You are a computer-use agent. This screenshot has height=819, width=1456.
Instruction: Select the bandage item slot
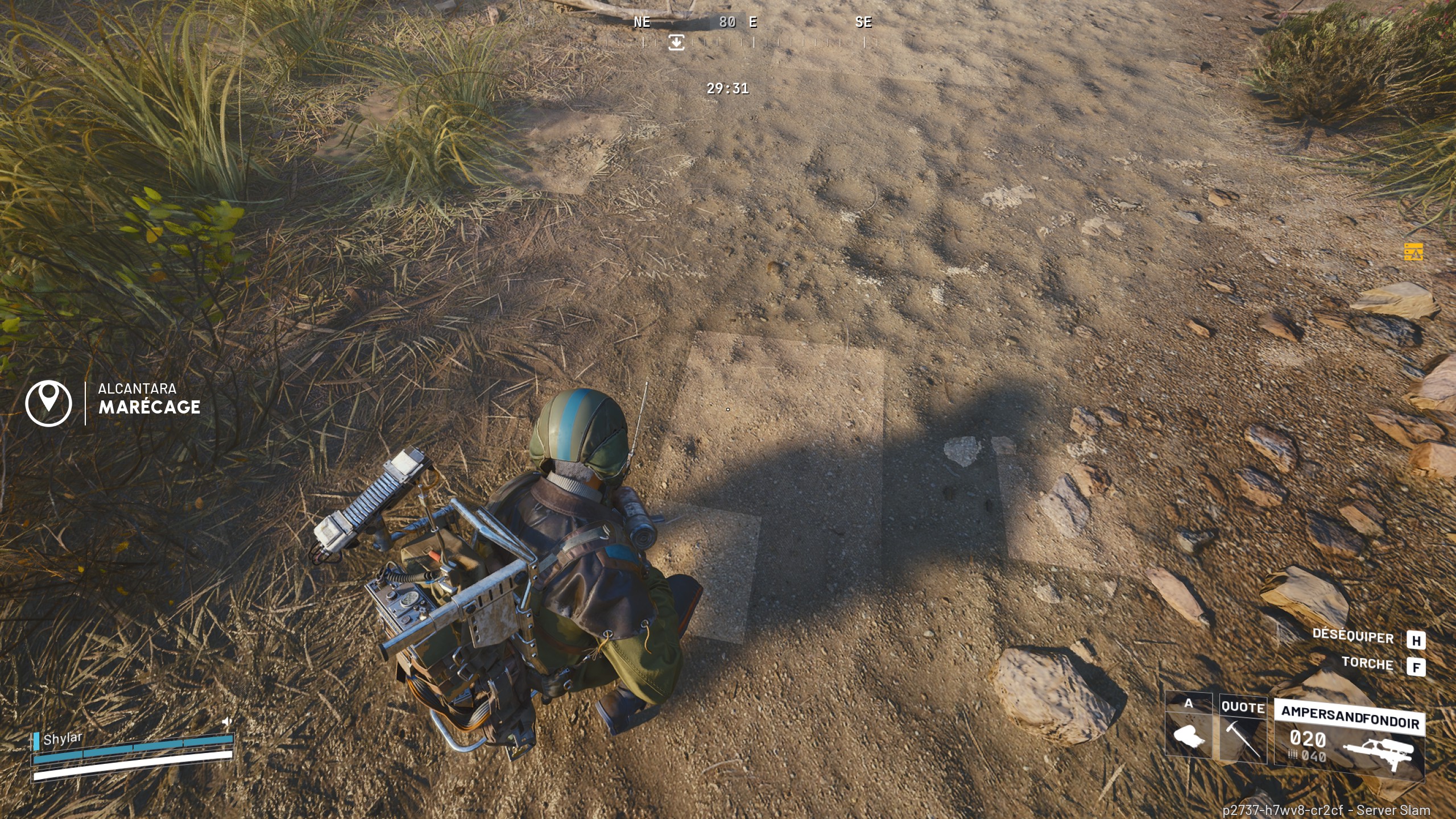coord(1189,733)
